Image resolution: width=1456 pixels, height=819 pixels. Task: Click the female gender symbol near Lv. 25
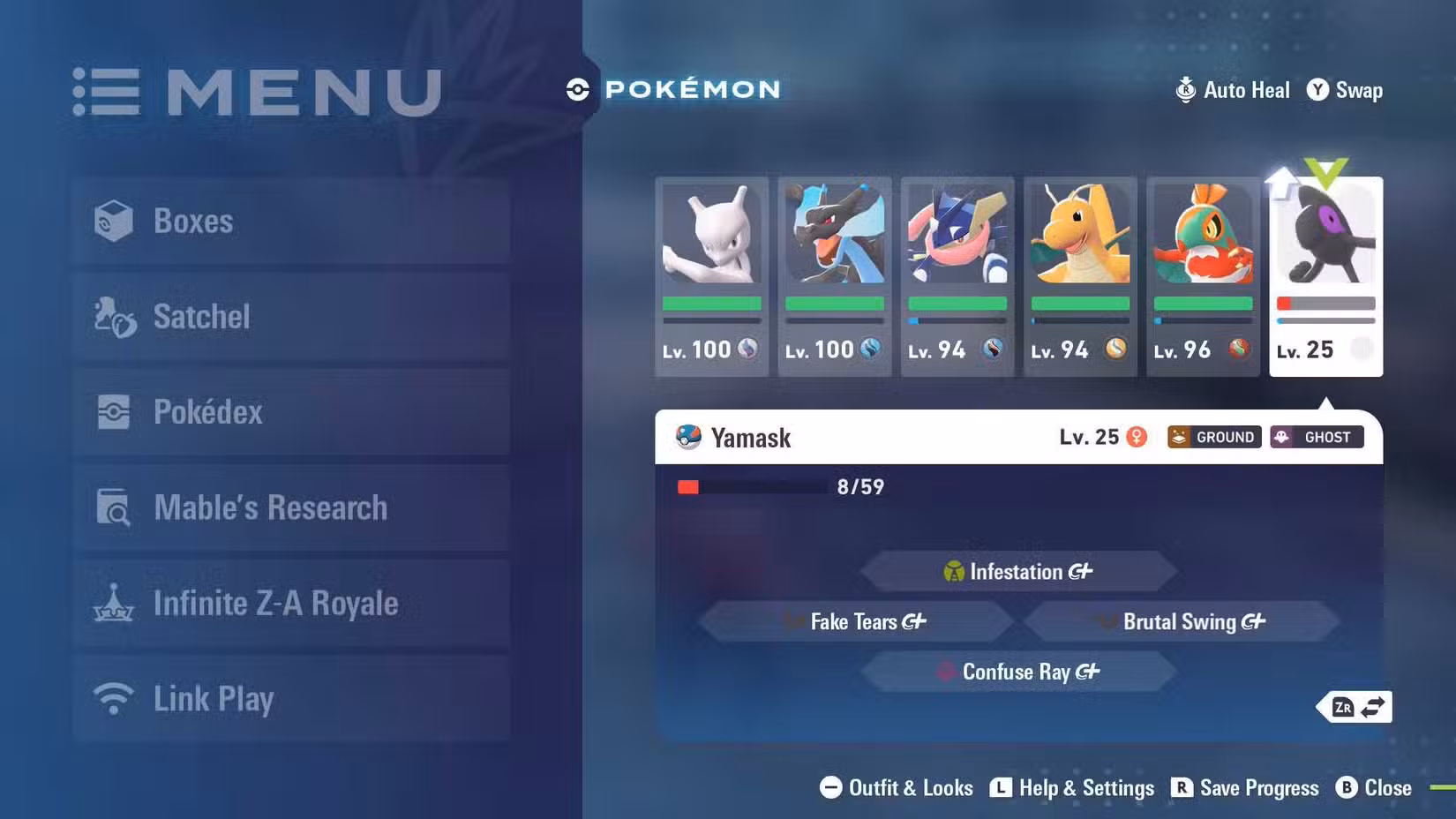pos(1137,437)
